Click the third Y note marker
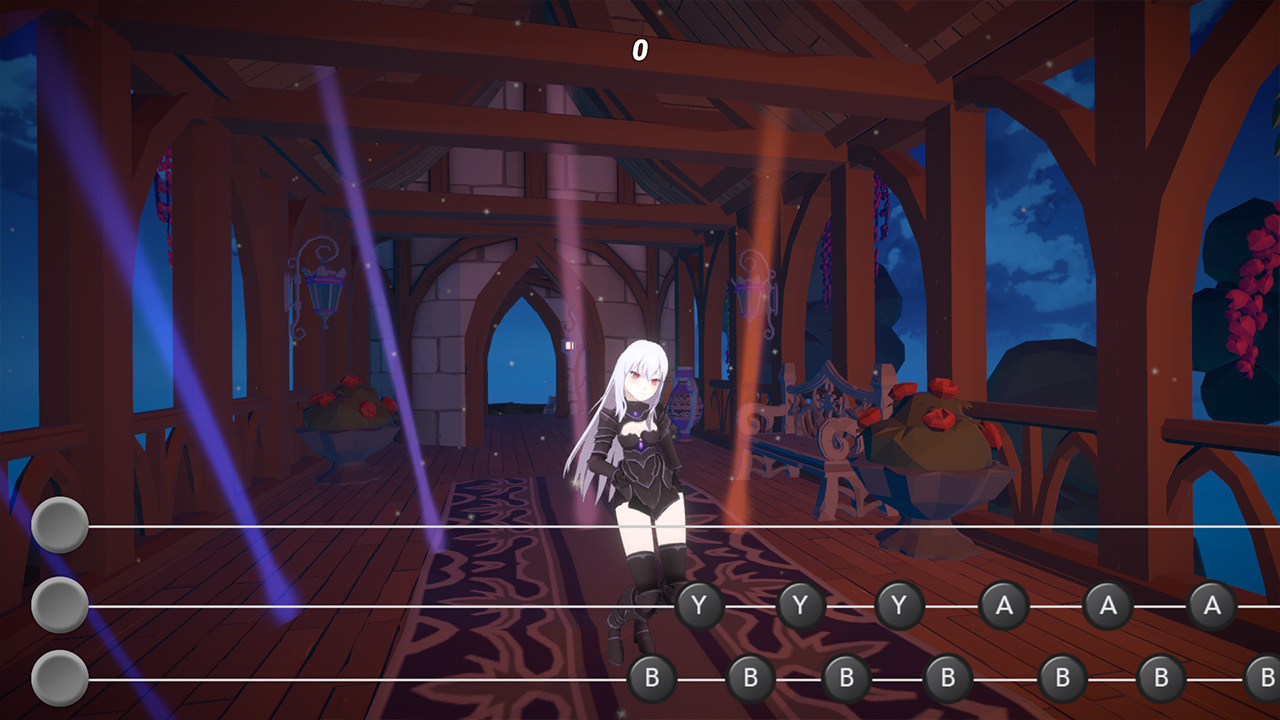The height and width of the screenshot is (720, 1280). (899, 604)
